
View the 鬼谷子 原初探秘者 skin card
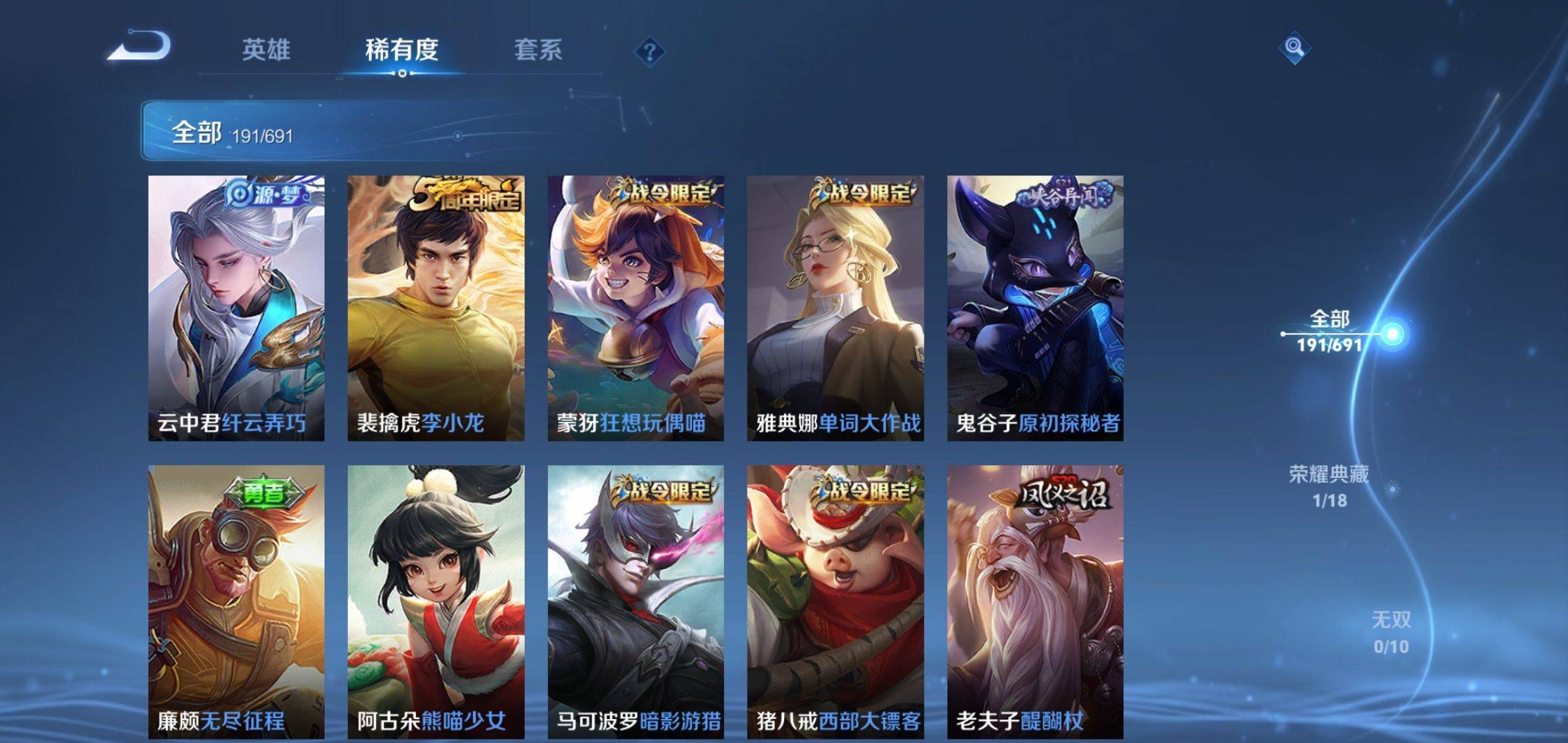[x=1035, y=308]
